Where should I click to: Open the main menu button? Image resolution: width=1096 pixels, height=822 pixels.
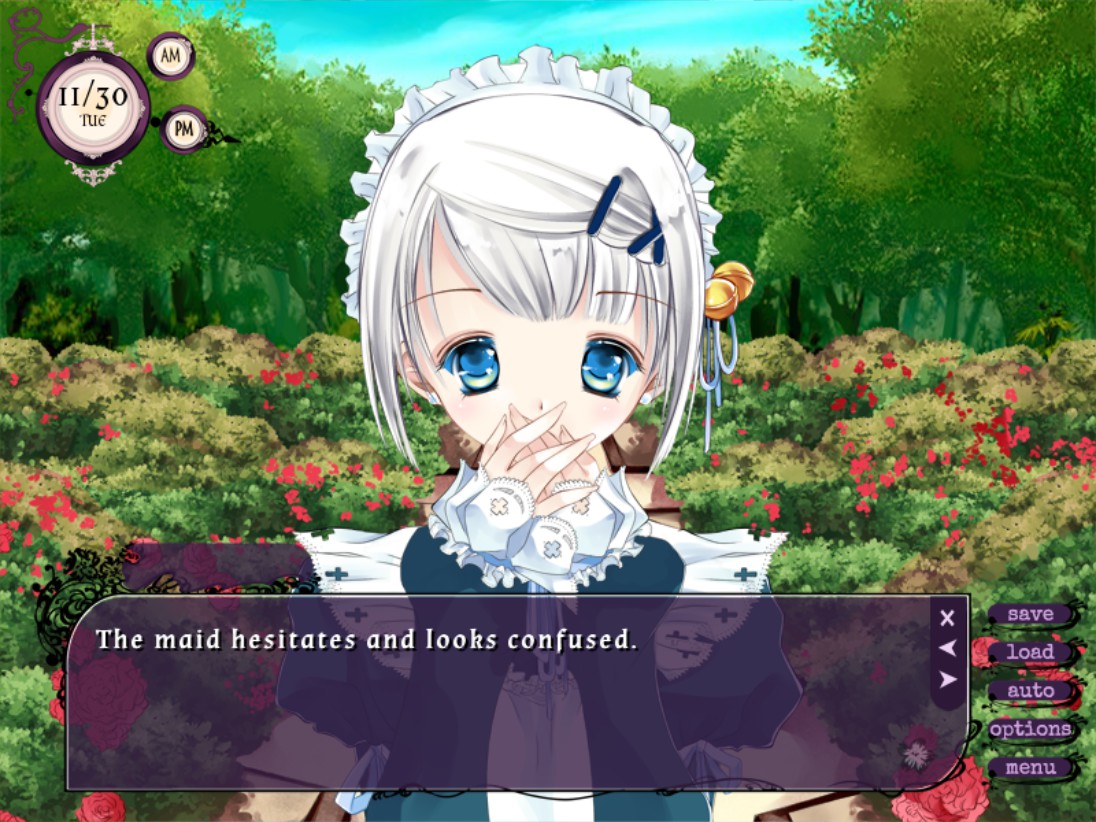[x=1030, y=768]
